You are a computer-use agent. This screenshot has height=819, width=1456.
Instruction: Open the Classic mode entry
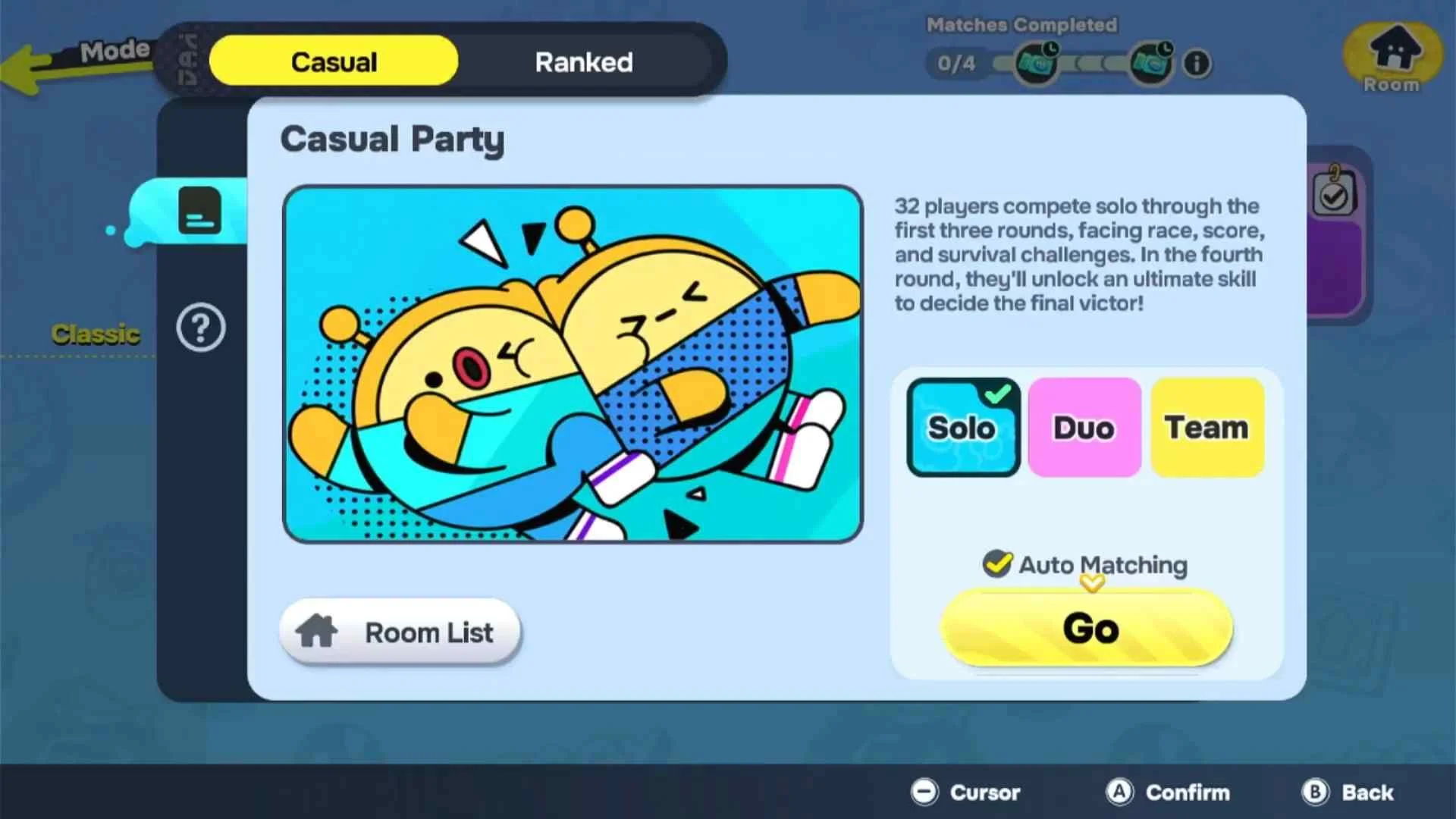(x=96, y=334)
